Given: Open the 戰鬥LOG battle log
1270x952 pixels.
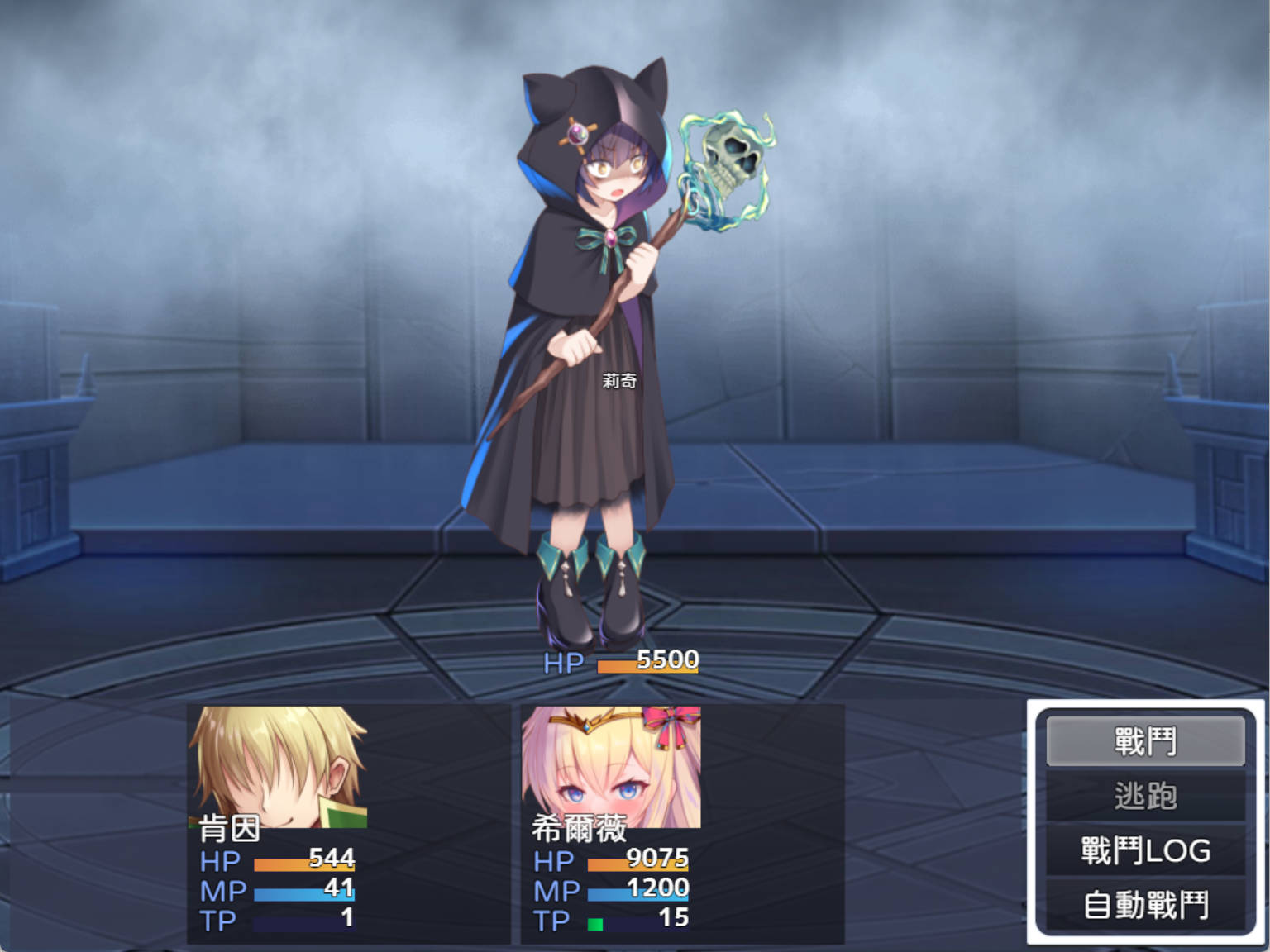Looking at the screenshot, I should click(x=1145, y=850).
